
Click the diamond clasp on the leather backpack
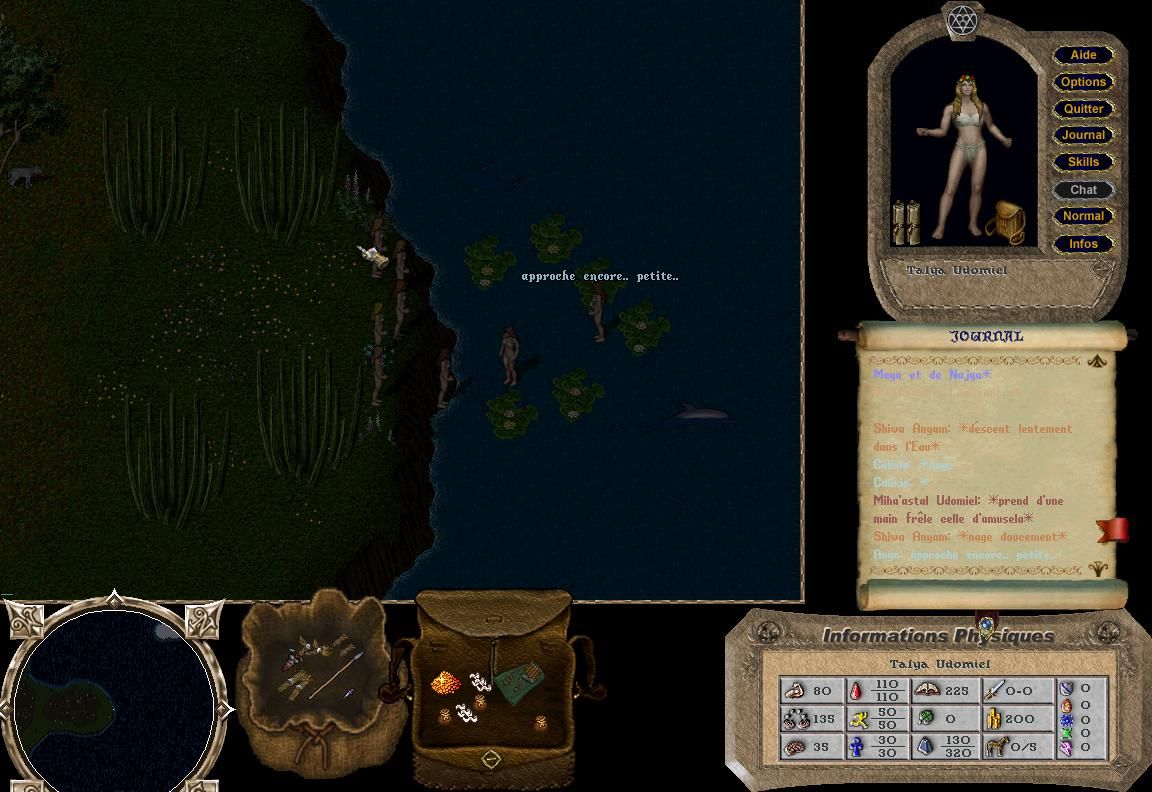tap(490, 759)
